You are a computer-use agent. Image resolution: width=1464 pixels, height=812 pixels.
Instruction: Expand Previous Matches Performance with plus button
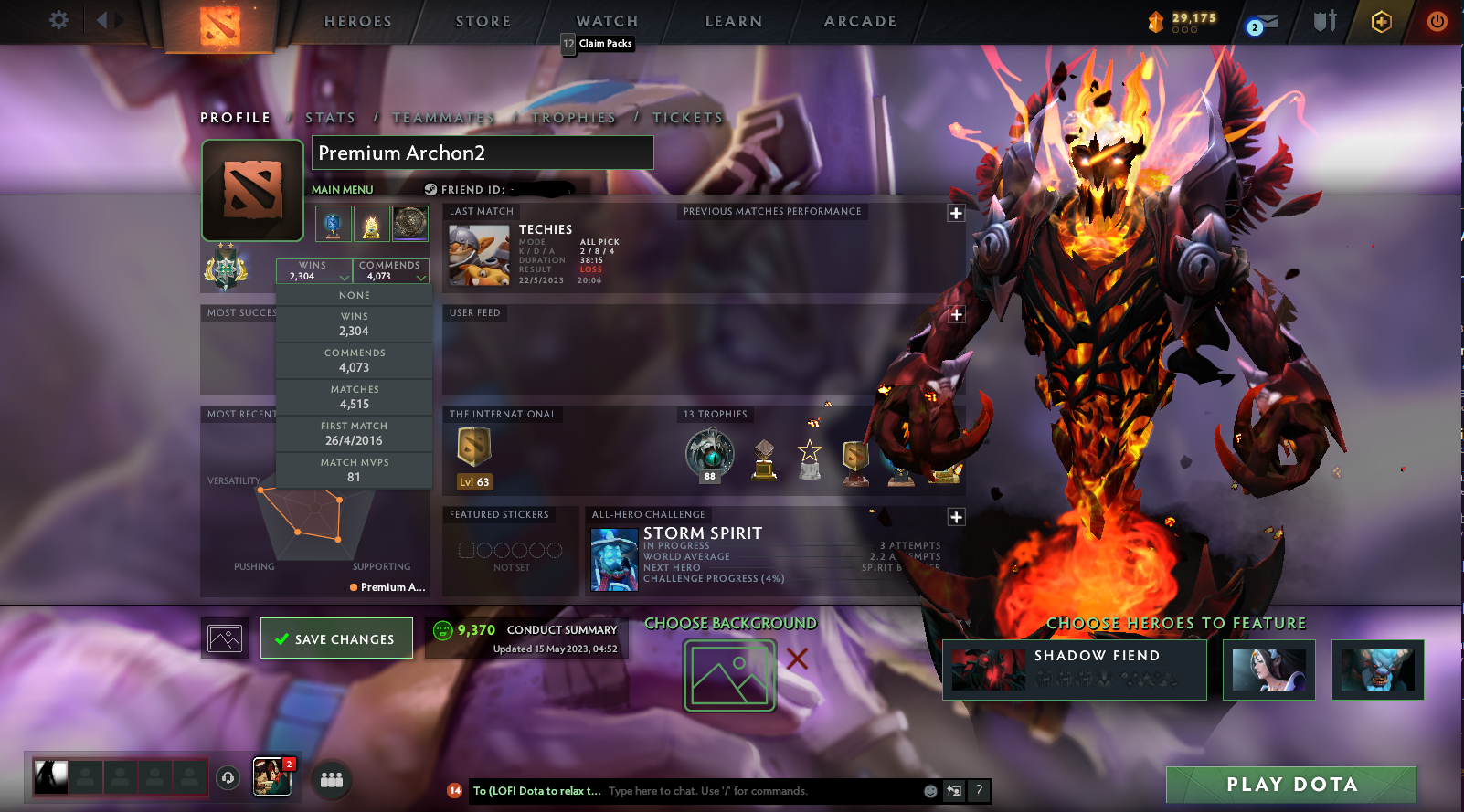[x=956, y=213]
